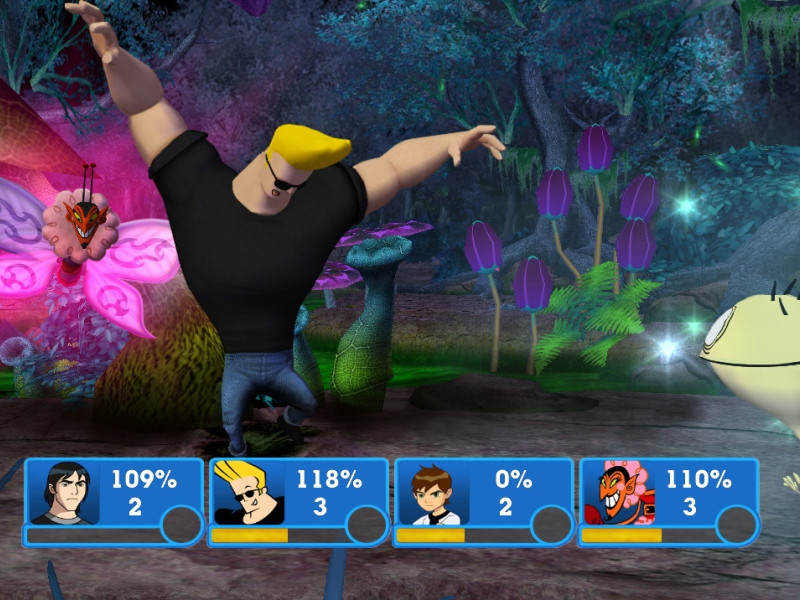The image size is (800, 600).
Task: Click Johnny Bravo's portrait in the HUD
Action: click(247, 493)
